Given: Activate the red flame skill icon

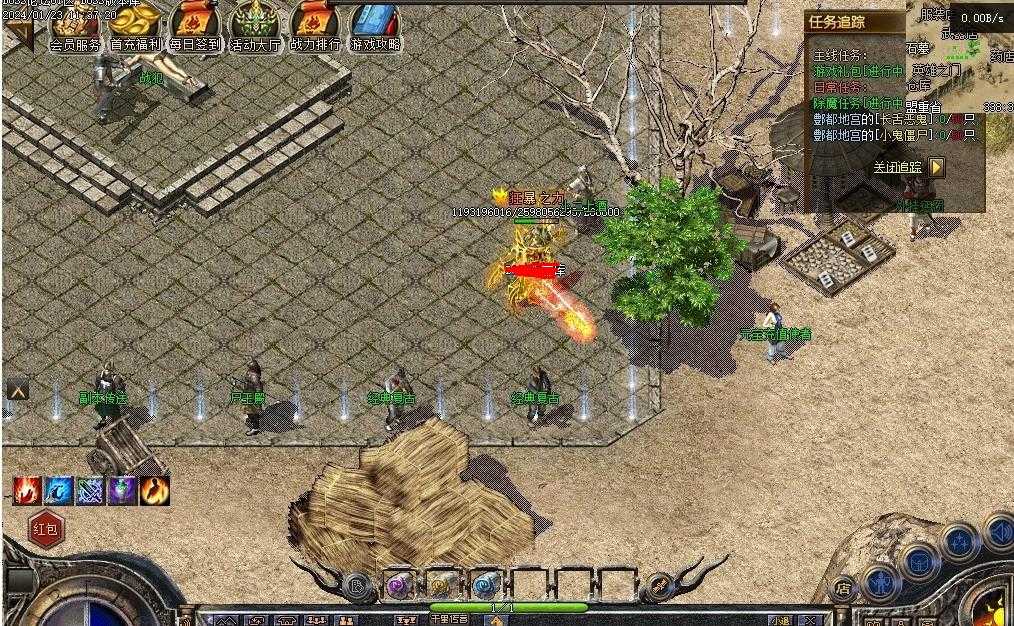Looking at the screenshot, I should [x=27, y=490].
